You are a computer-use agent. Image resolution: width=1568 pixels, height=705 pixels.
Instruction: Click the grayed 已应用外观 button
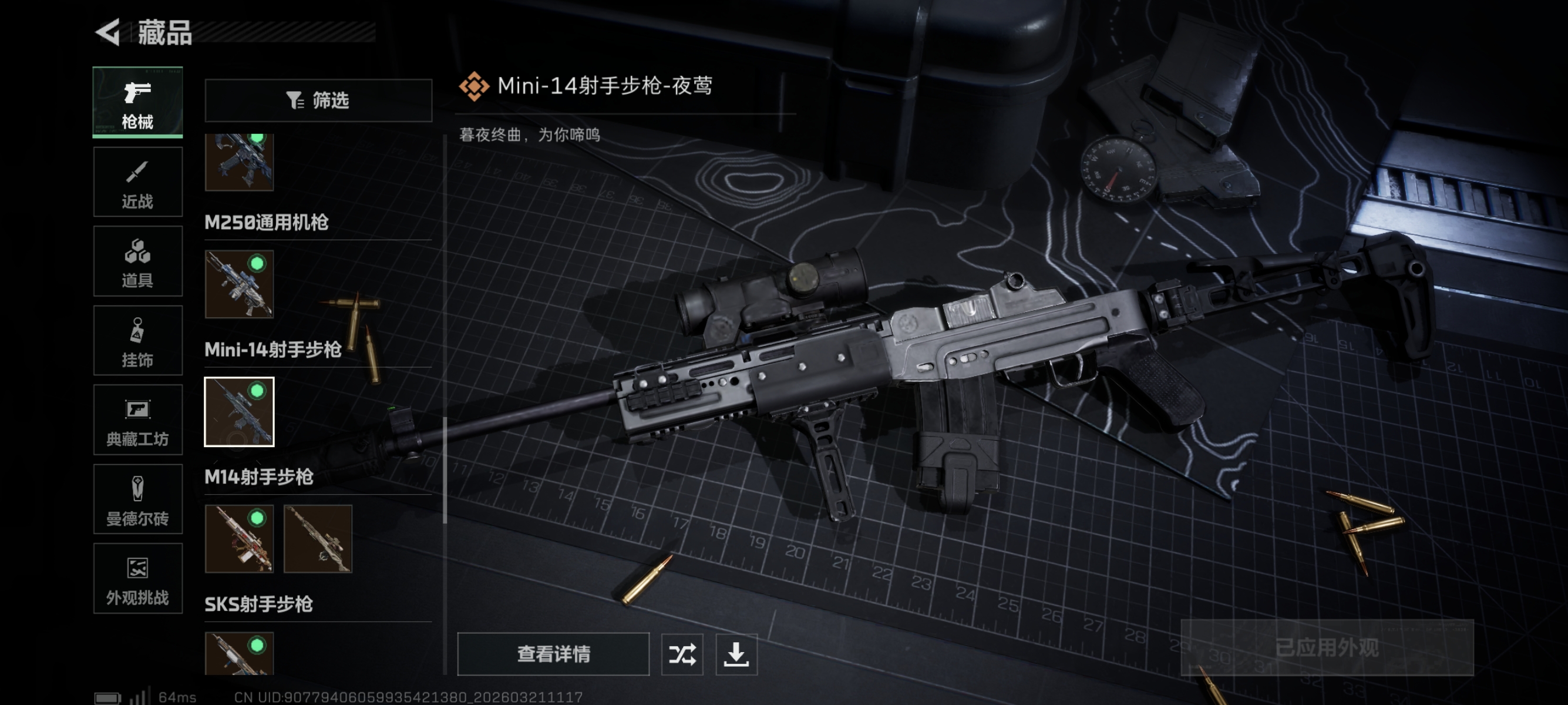pyautogui.click(x=1328, y=649)
